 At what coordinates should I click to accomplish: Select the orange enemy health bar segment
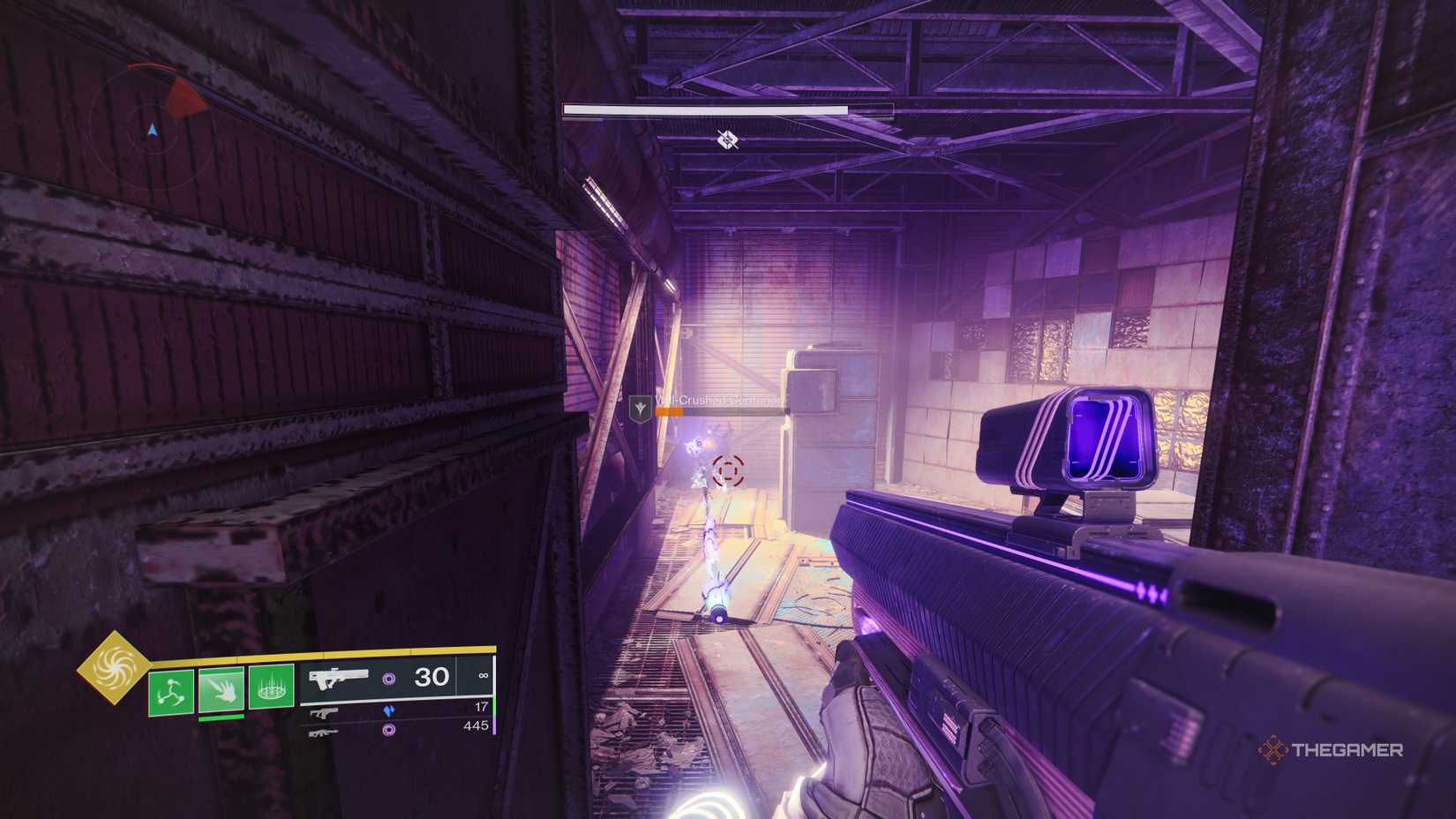(x=670, y=412)
